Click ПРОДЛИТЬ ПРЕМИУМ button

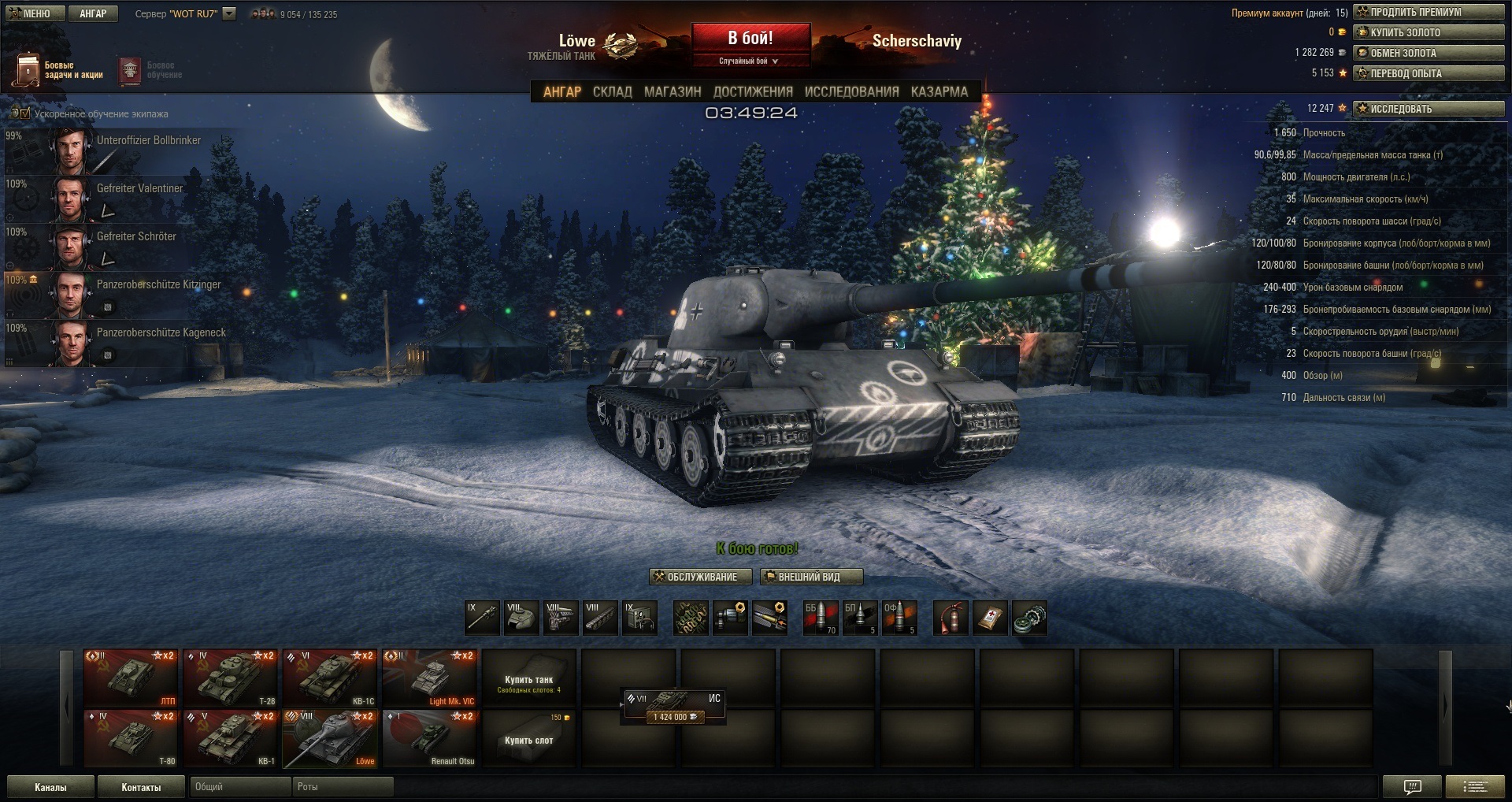point(1429,12)
